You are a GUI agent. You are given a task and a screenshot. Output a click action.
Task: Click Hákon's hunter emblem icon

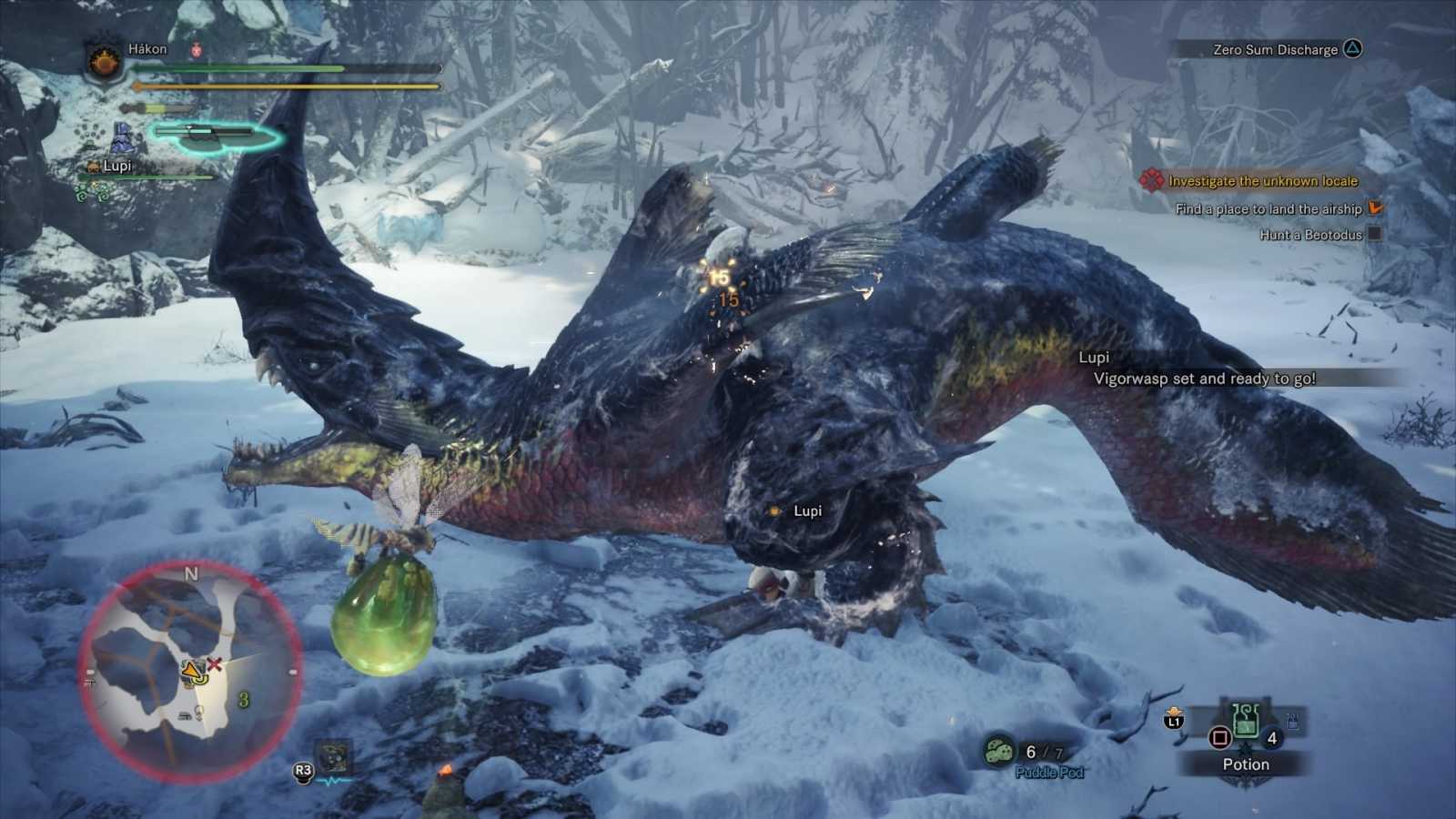coord(104,62)
